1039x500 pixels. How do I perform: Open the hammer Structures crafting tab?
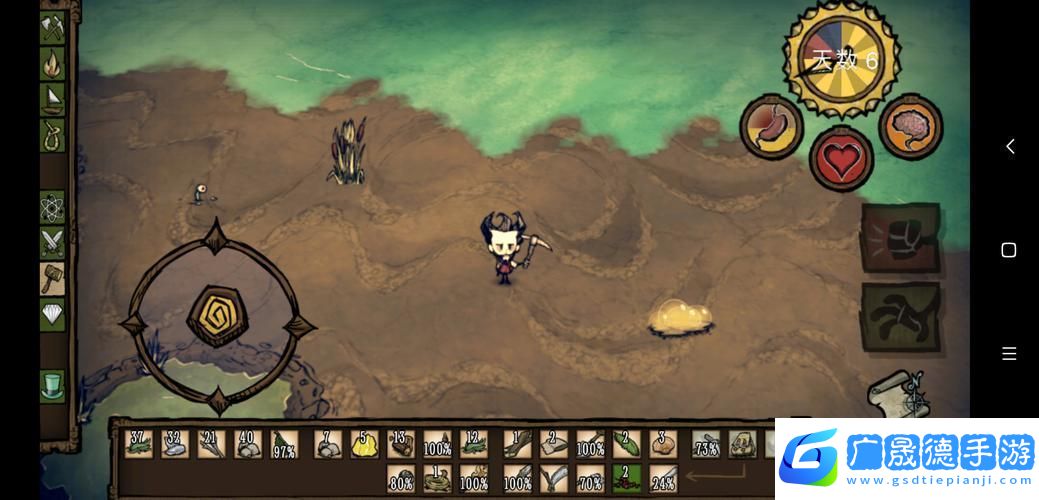click(x=52, y=279)
